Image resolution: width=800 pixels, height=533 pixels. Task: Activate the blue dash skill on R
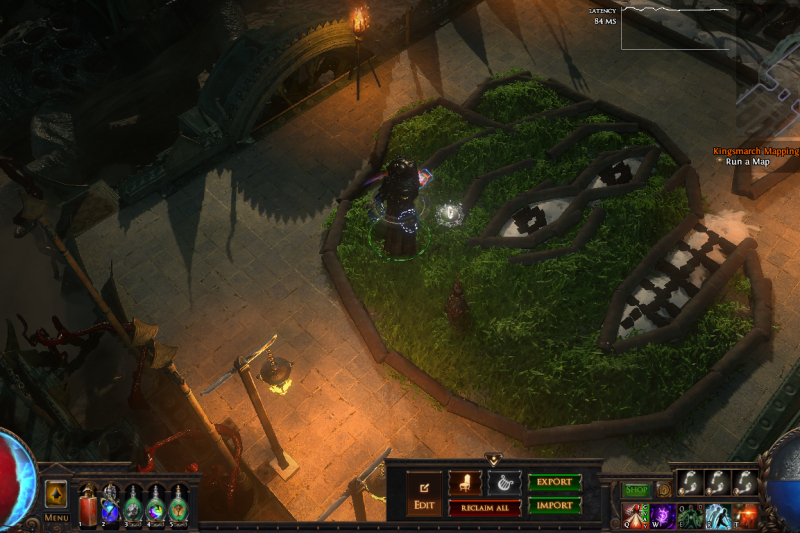click(717, 514)
